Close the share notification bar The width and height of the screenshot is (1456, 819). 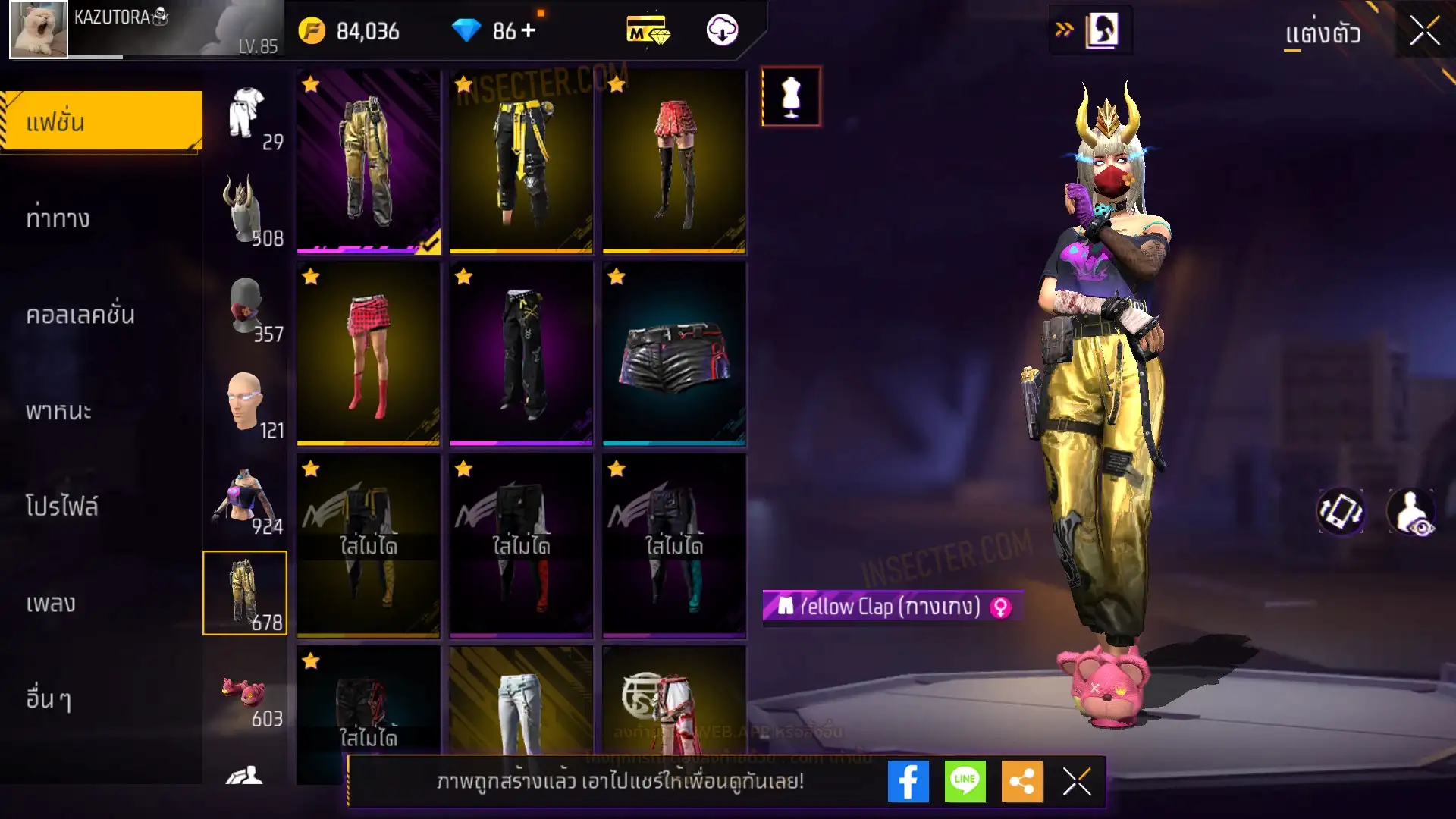(1077, 781)
